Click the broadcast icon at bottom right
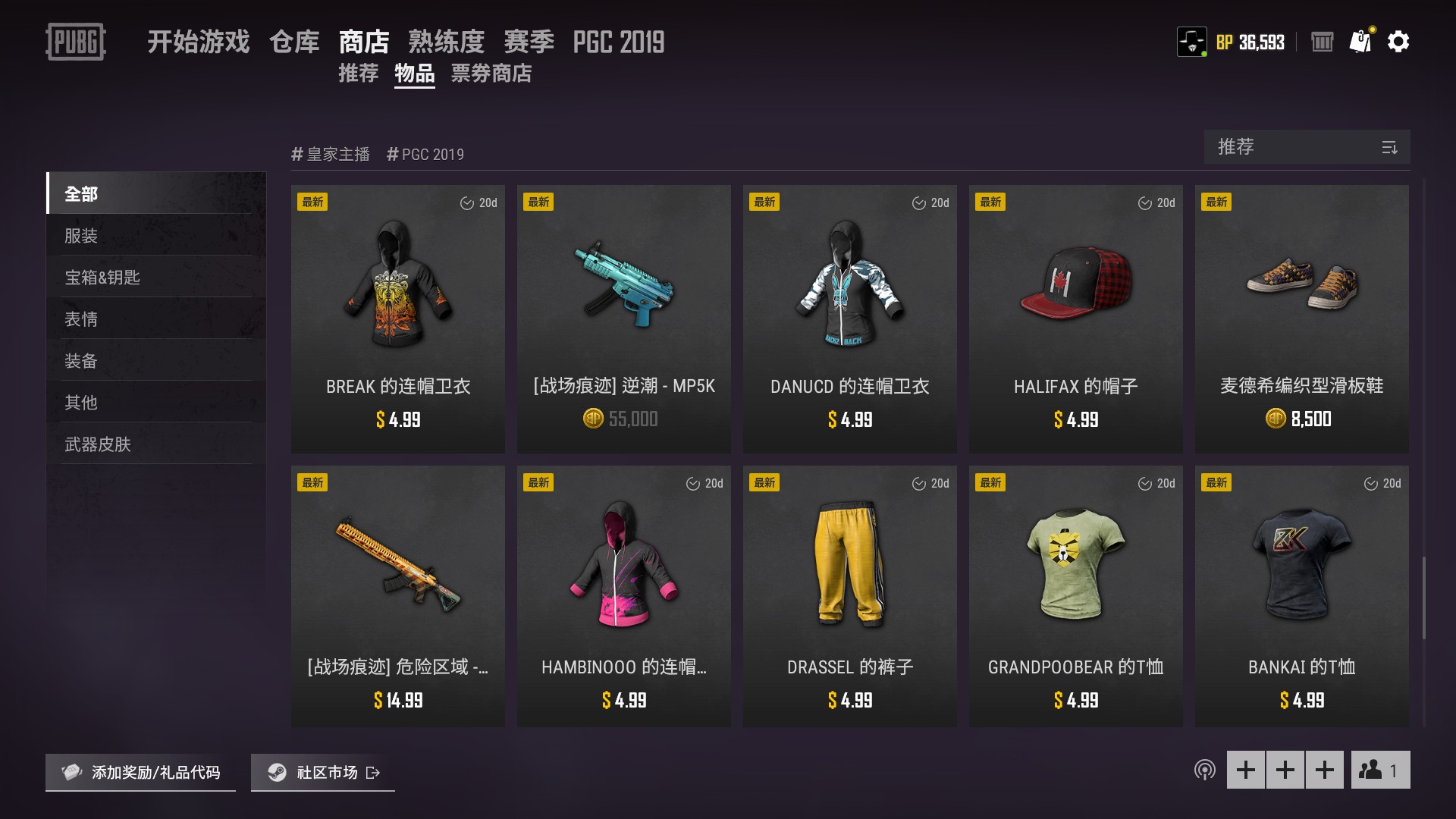The height and width of the screenshot is (819, 1456). coord(1205,770)
